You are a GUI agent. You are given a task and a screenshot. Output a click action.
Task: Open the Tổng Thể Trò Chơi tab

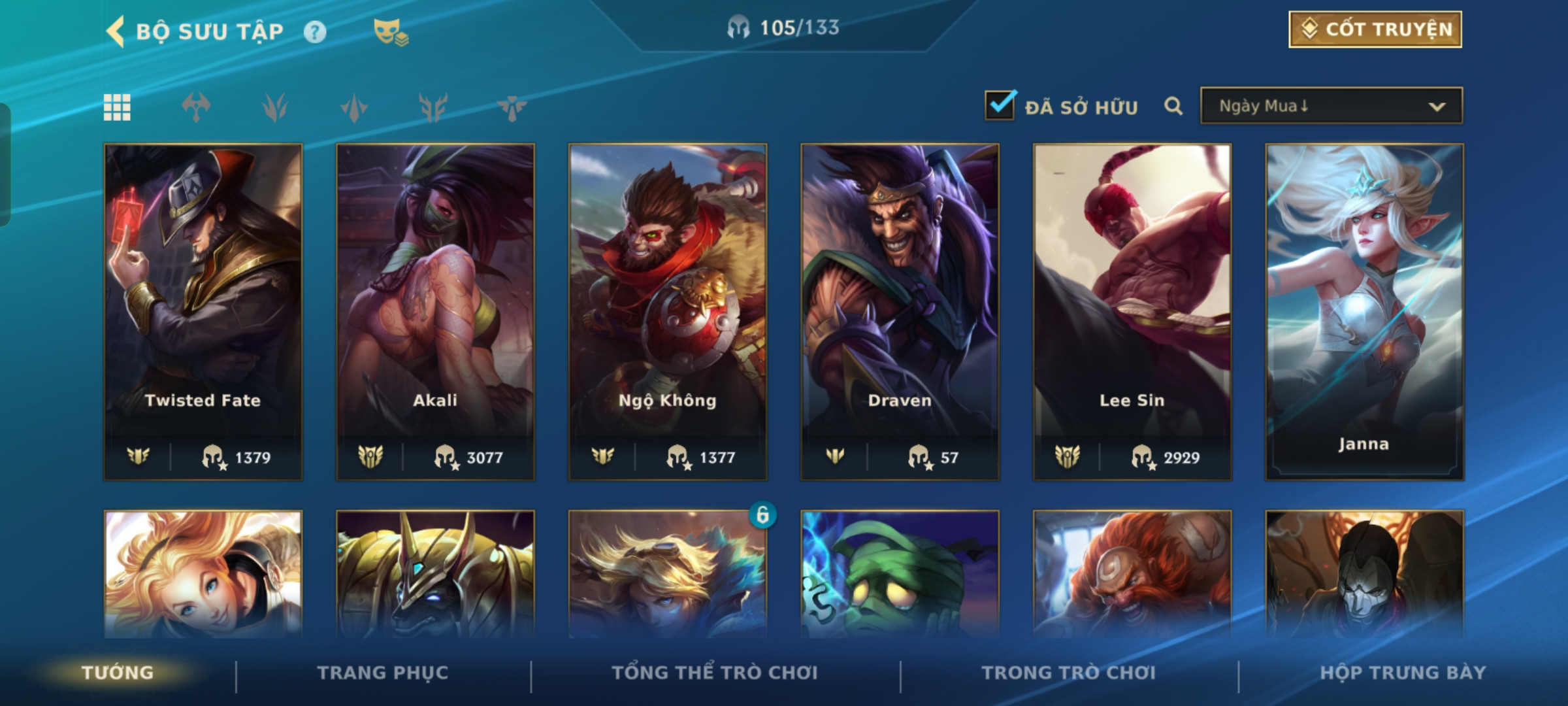click(x=715, y=673)
